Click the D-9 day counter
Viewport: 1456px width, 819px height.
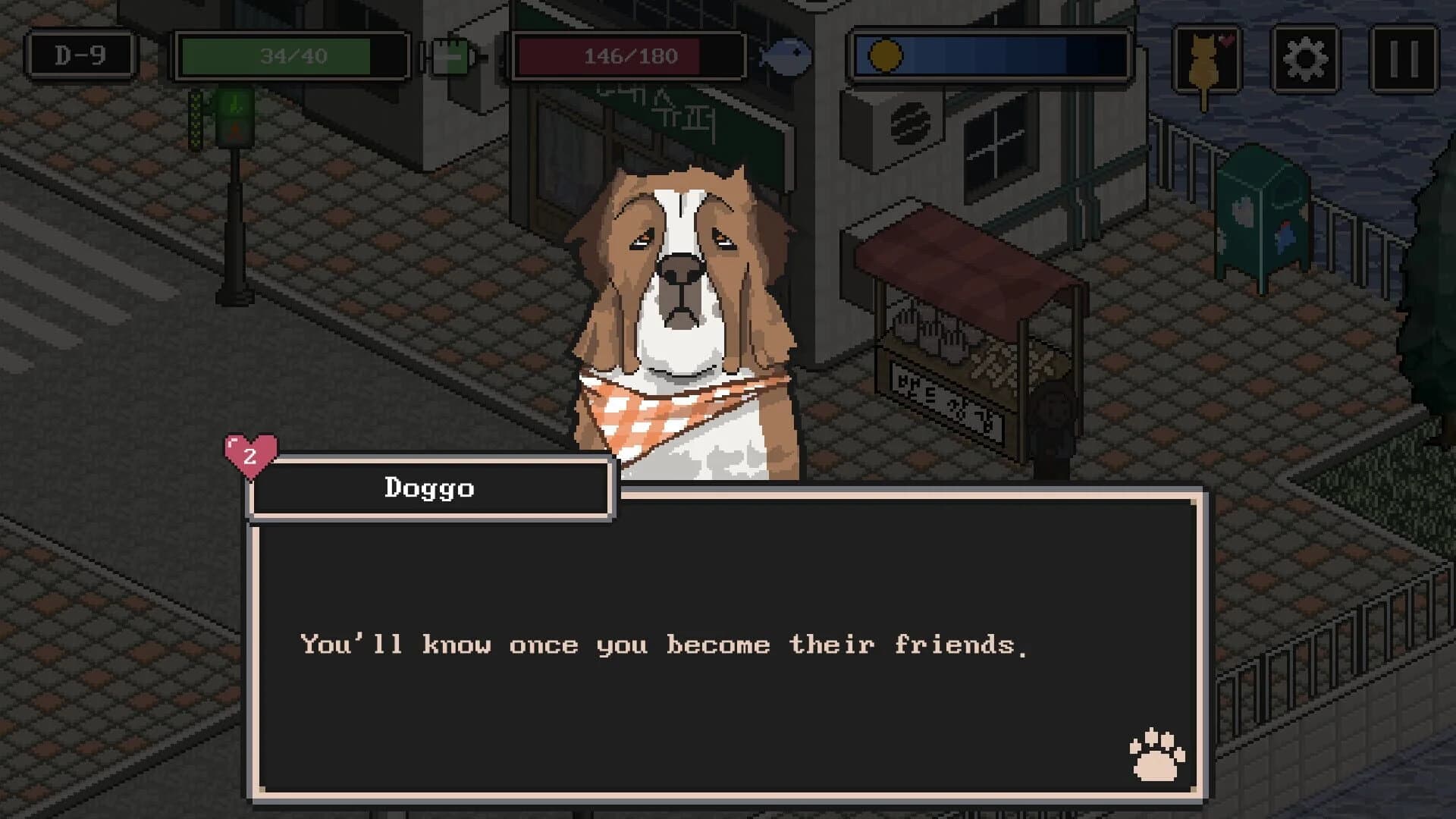[x=81, y=55]
